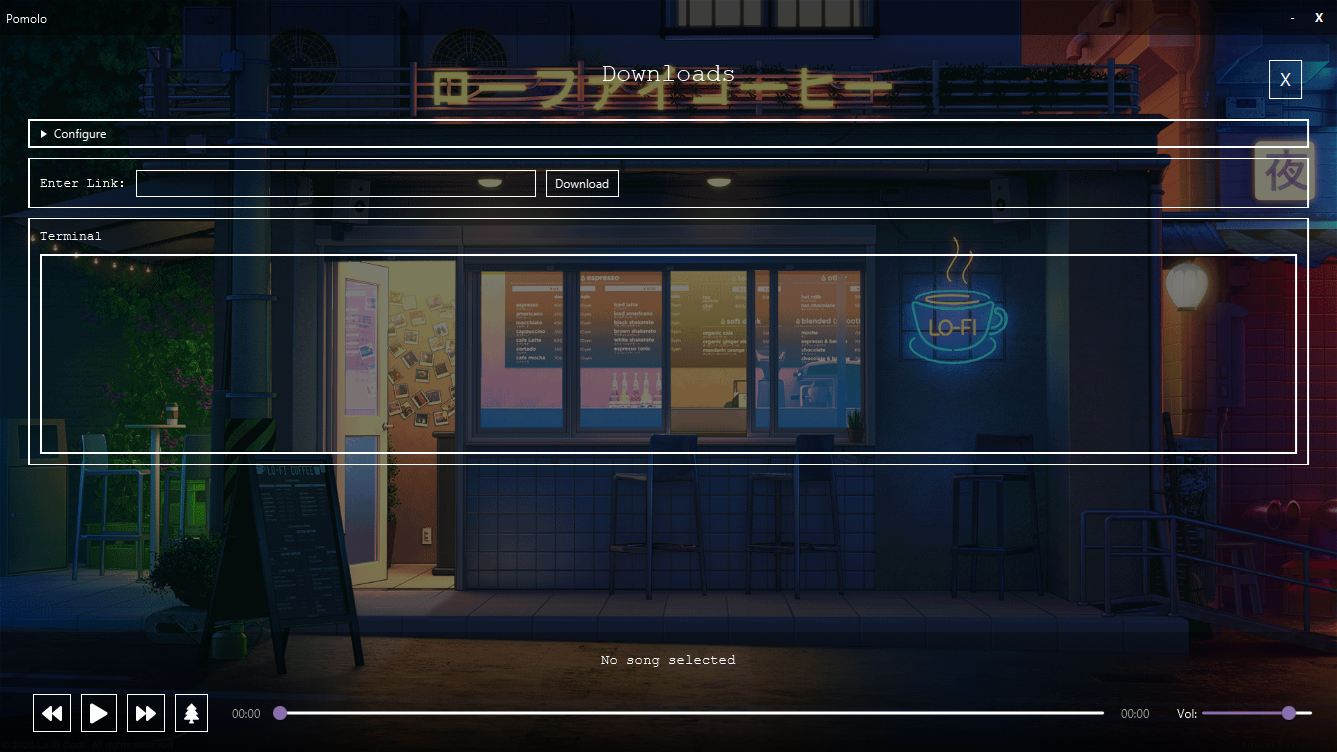The width and height of the screenshot is (1337, 752).
Task: Click the arrow beside Configure
Action: pyautogui.click(x=43, y=133)
